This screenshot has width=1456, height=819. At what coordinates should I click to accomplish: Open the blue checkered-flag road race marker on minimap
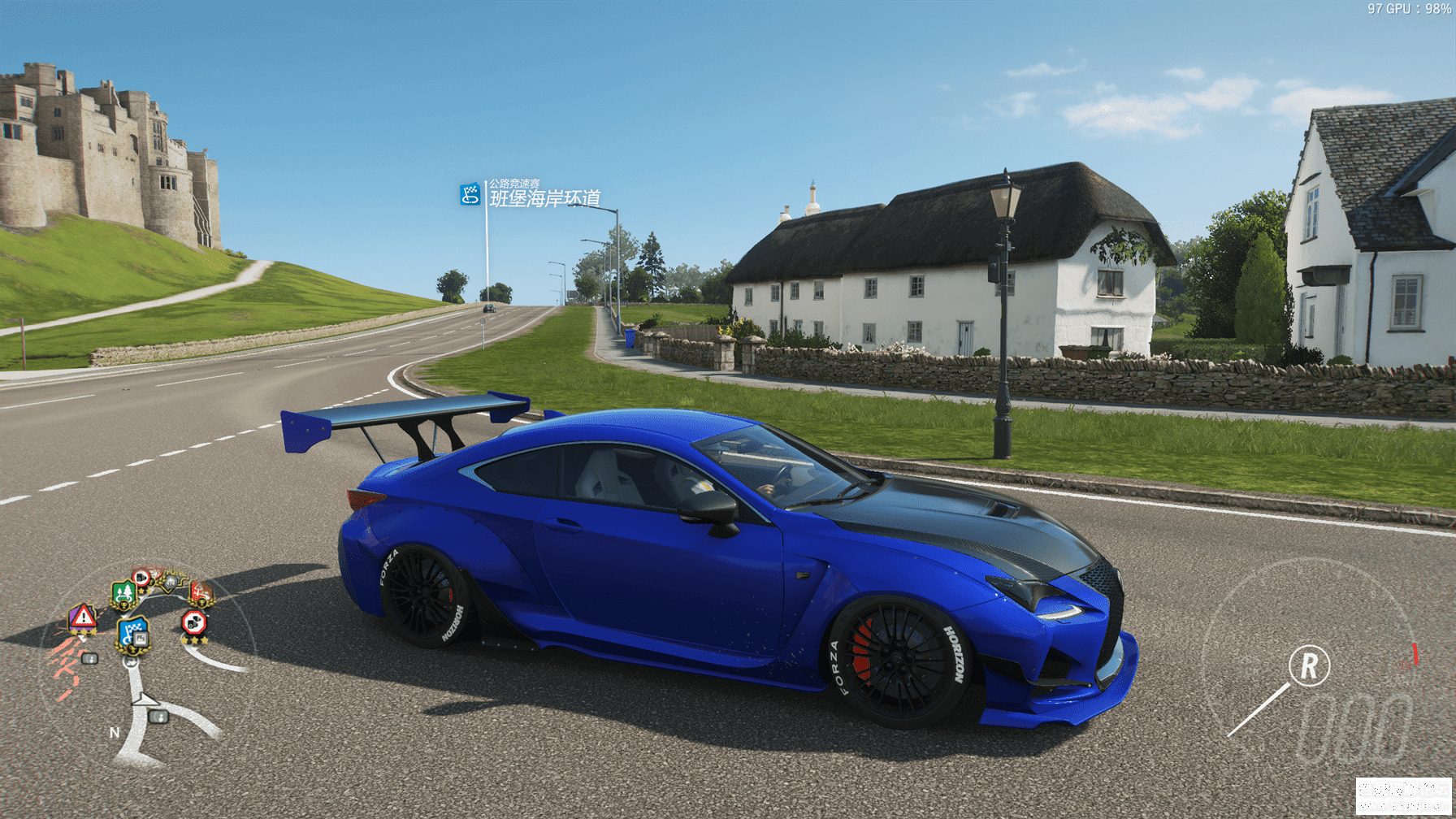coord(132,632)
